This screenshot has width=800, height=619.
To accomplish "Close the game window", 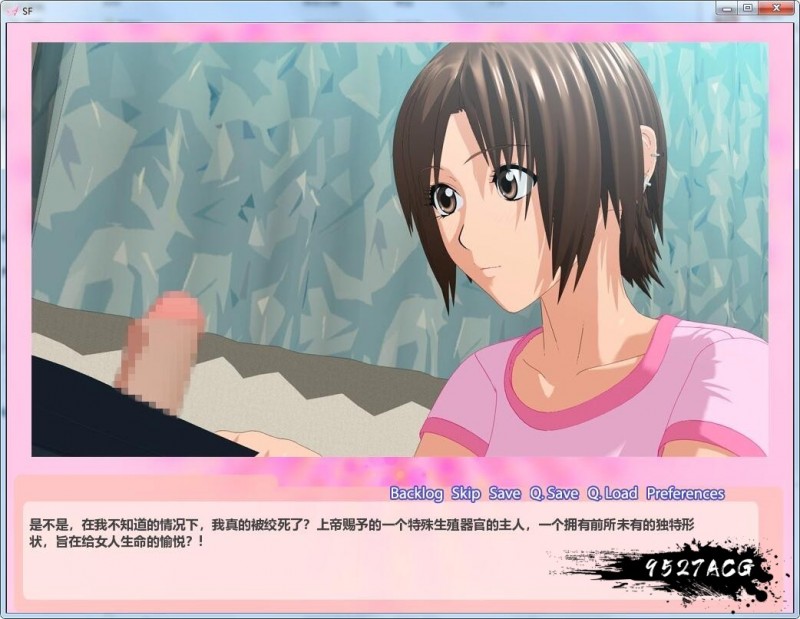I will click(x=775, y=8).
